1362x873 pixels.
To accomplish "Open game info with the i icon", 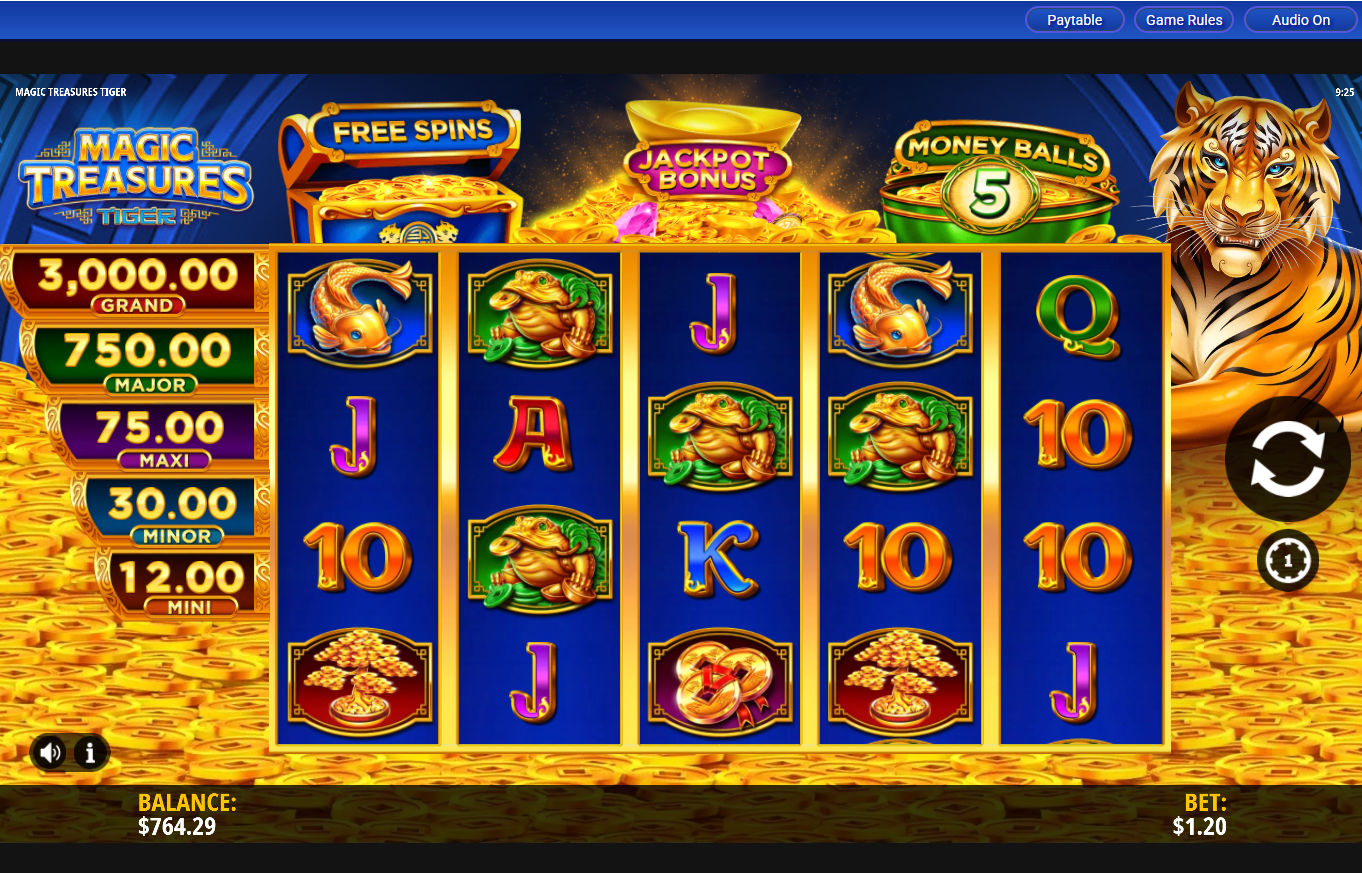I will 90,752.
